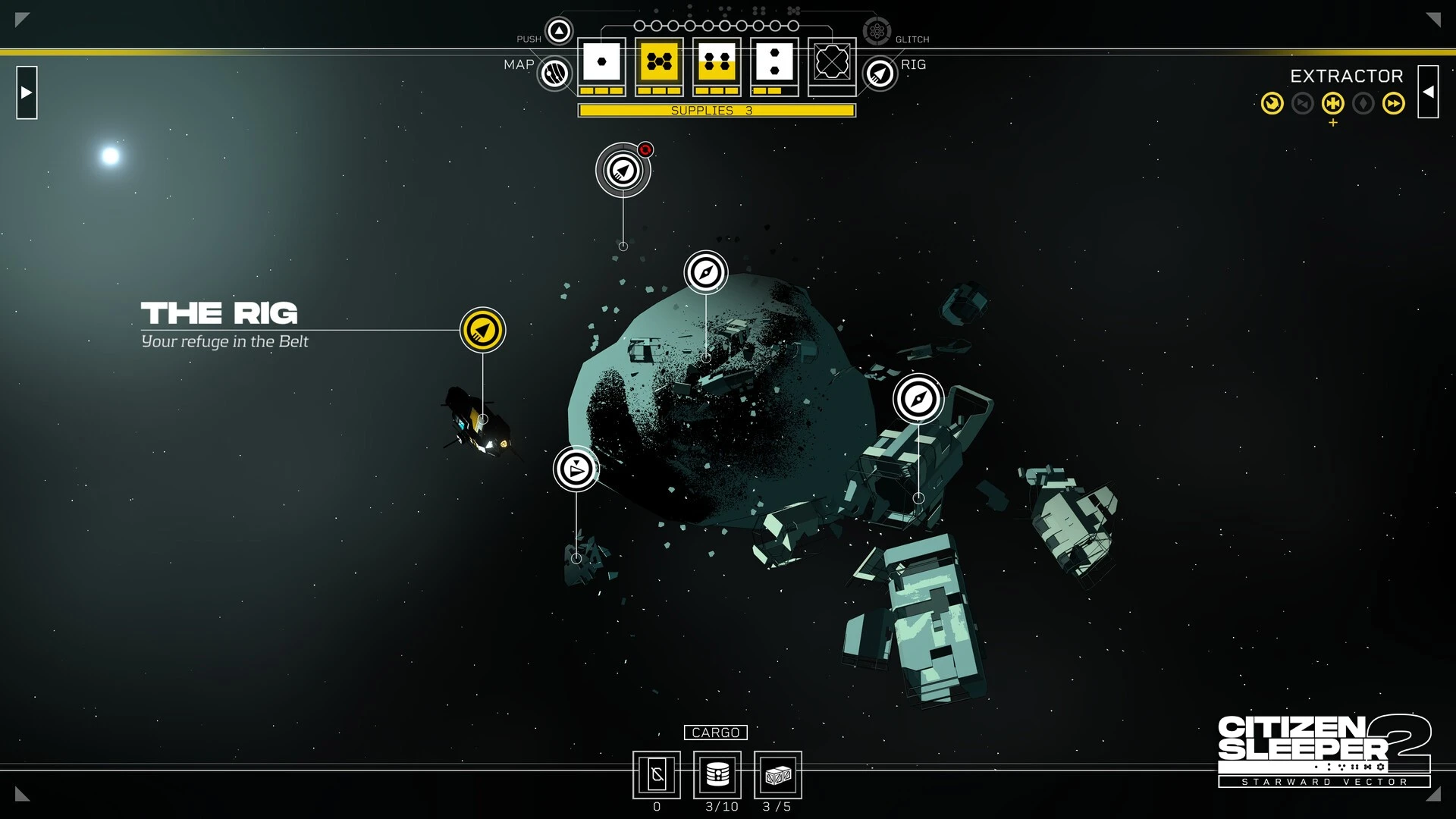Open the Glitch dice indicator

tap(877, 32)
